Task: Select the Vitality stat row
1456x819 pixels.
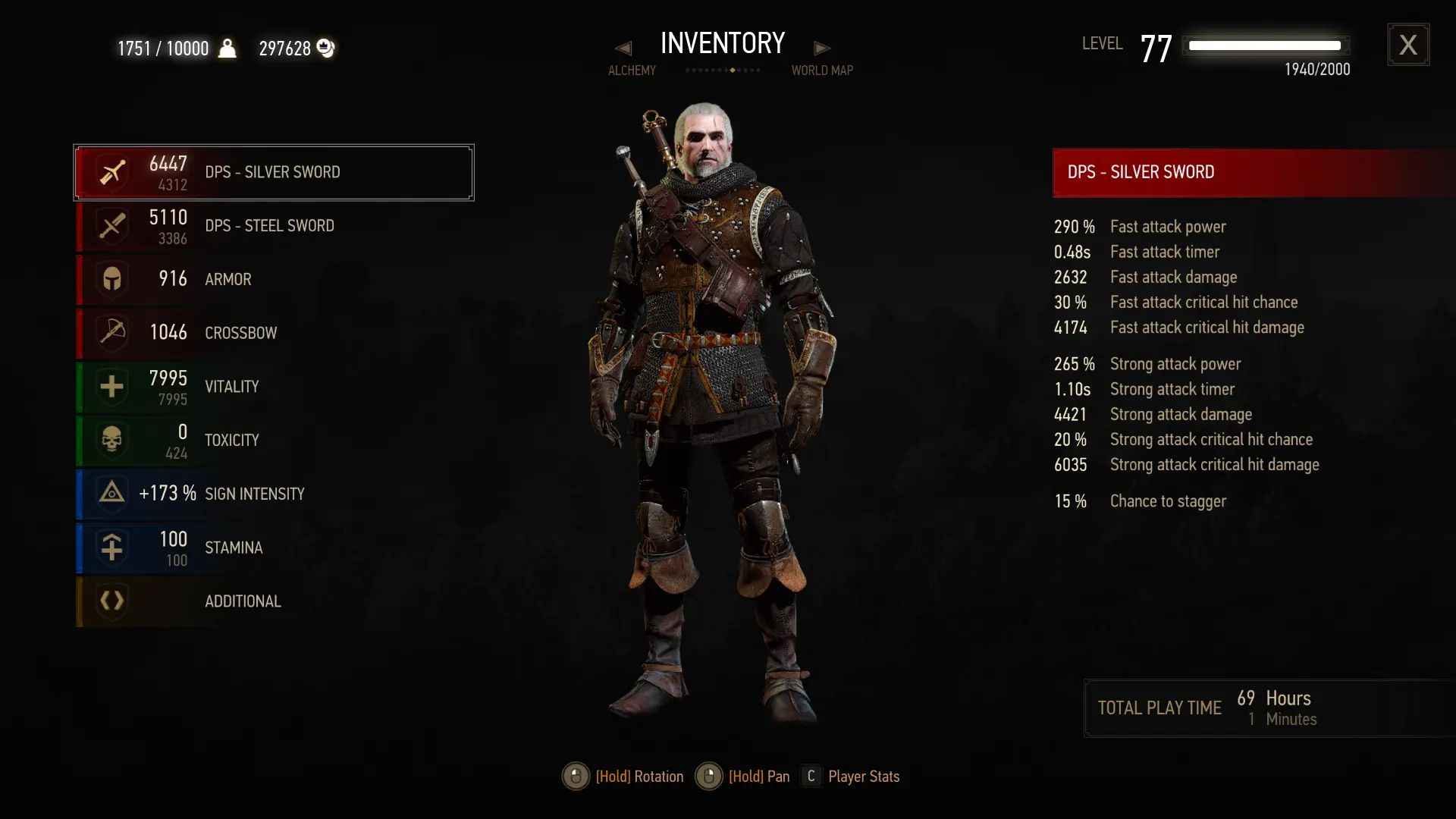Action: click(x=273, y=387)
